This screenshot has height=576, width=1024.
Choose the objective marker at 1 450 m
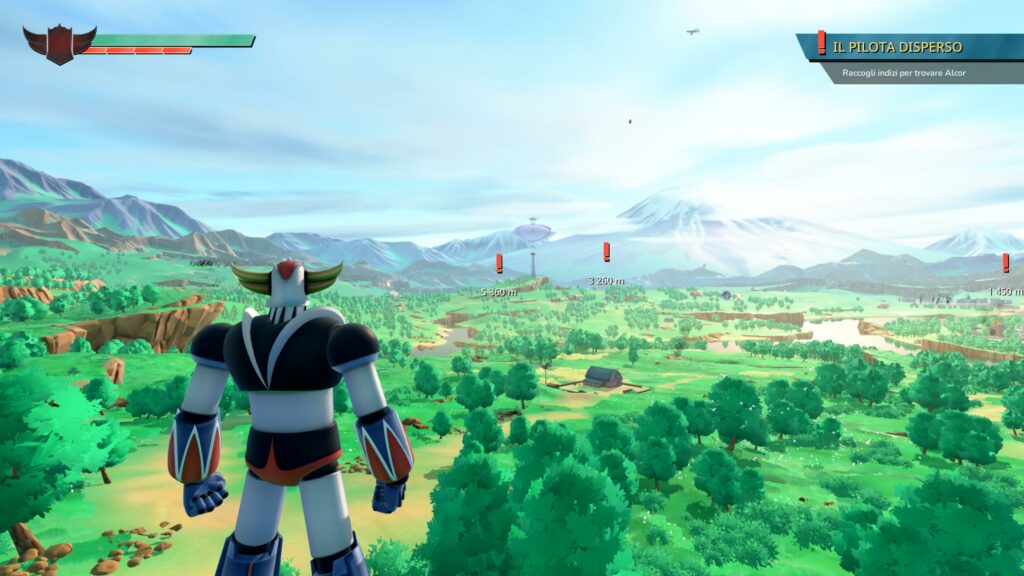(x=1005, y=263)
